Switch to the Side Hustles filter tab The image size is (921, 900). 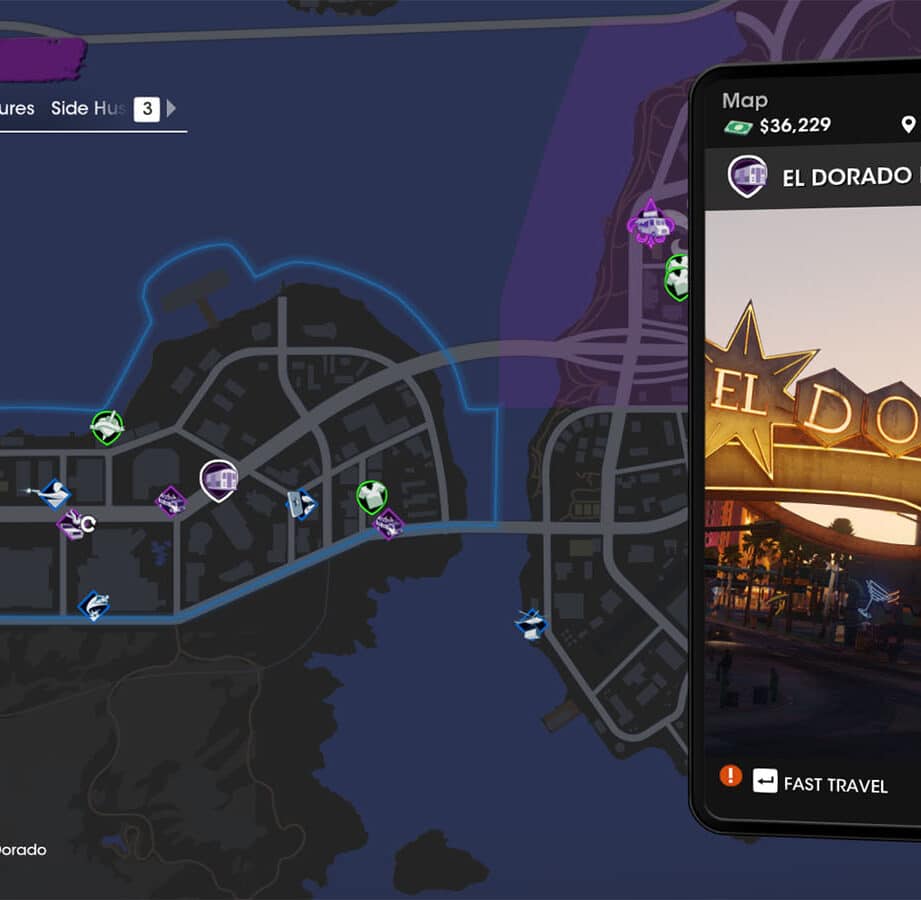[88, 109]
